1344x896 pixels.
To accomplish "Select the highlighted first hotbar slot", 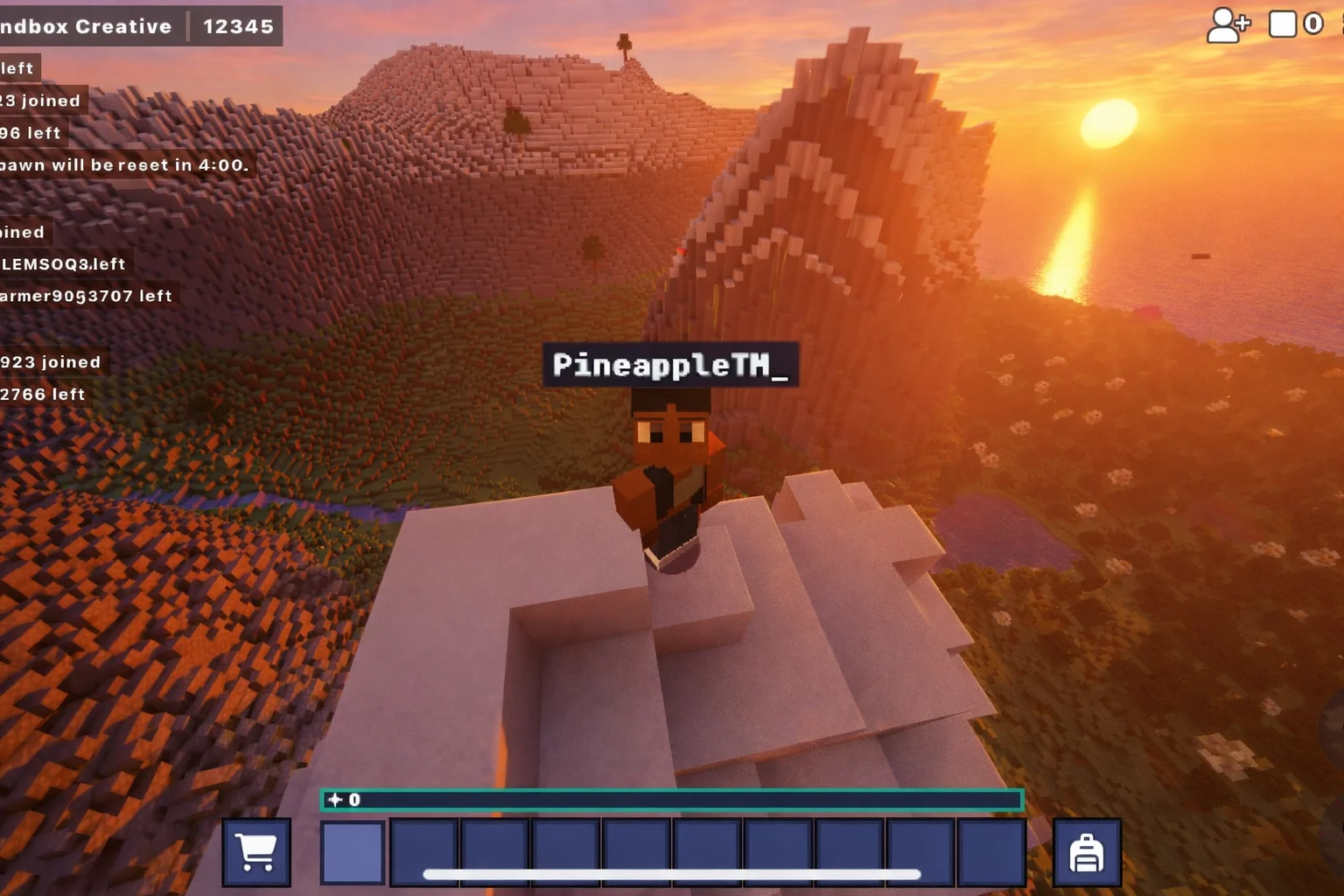I will pos(353,852).
